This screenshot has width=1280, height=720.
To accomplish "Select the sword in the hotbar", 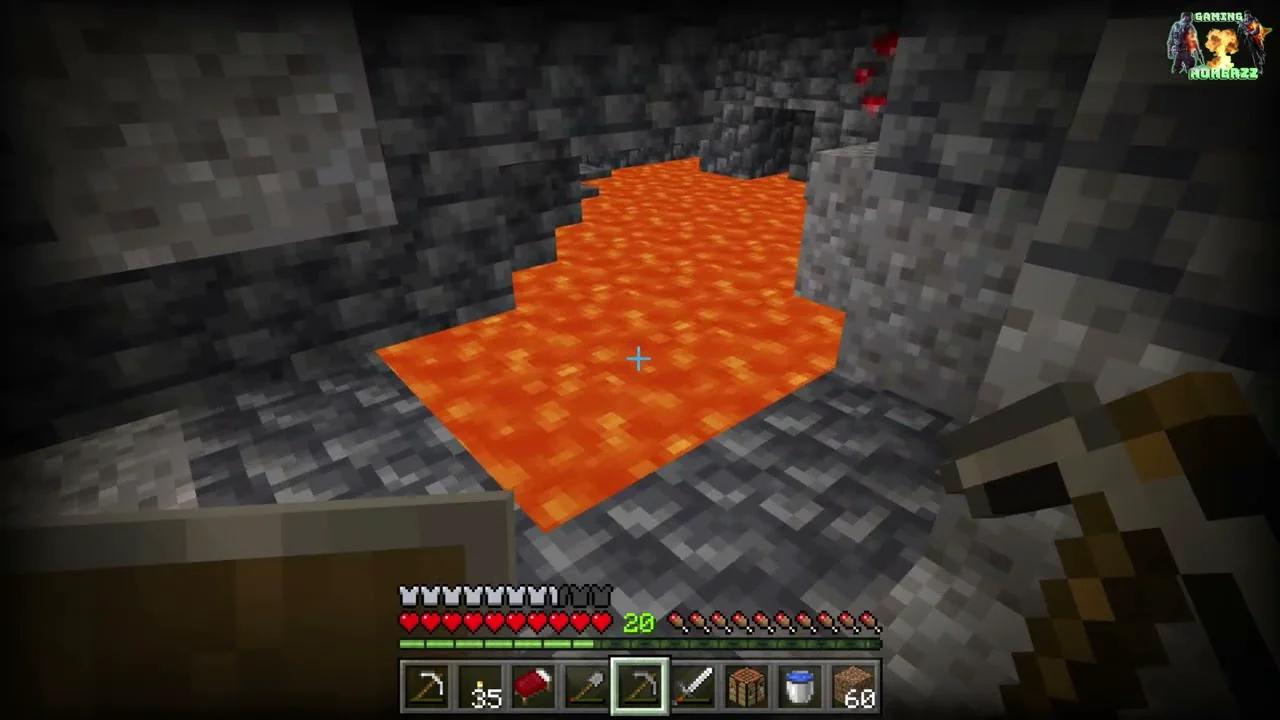I will pos(693,684).
